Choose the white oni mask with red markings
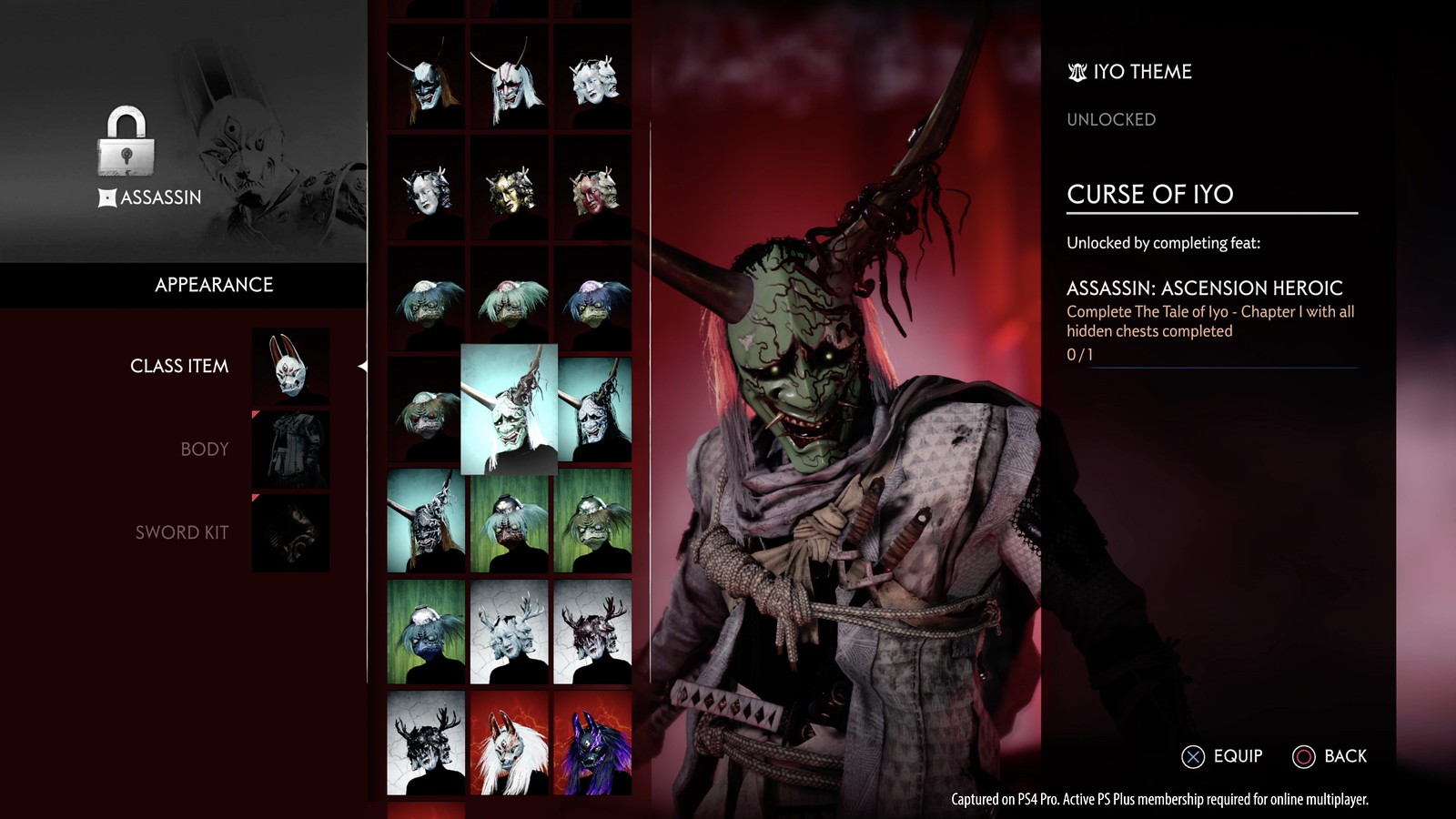Viewport: 1456px width, 819px height. (x=510, y=77)
